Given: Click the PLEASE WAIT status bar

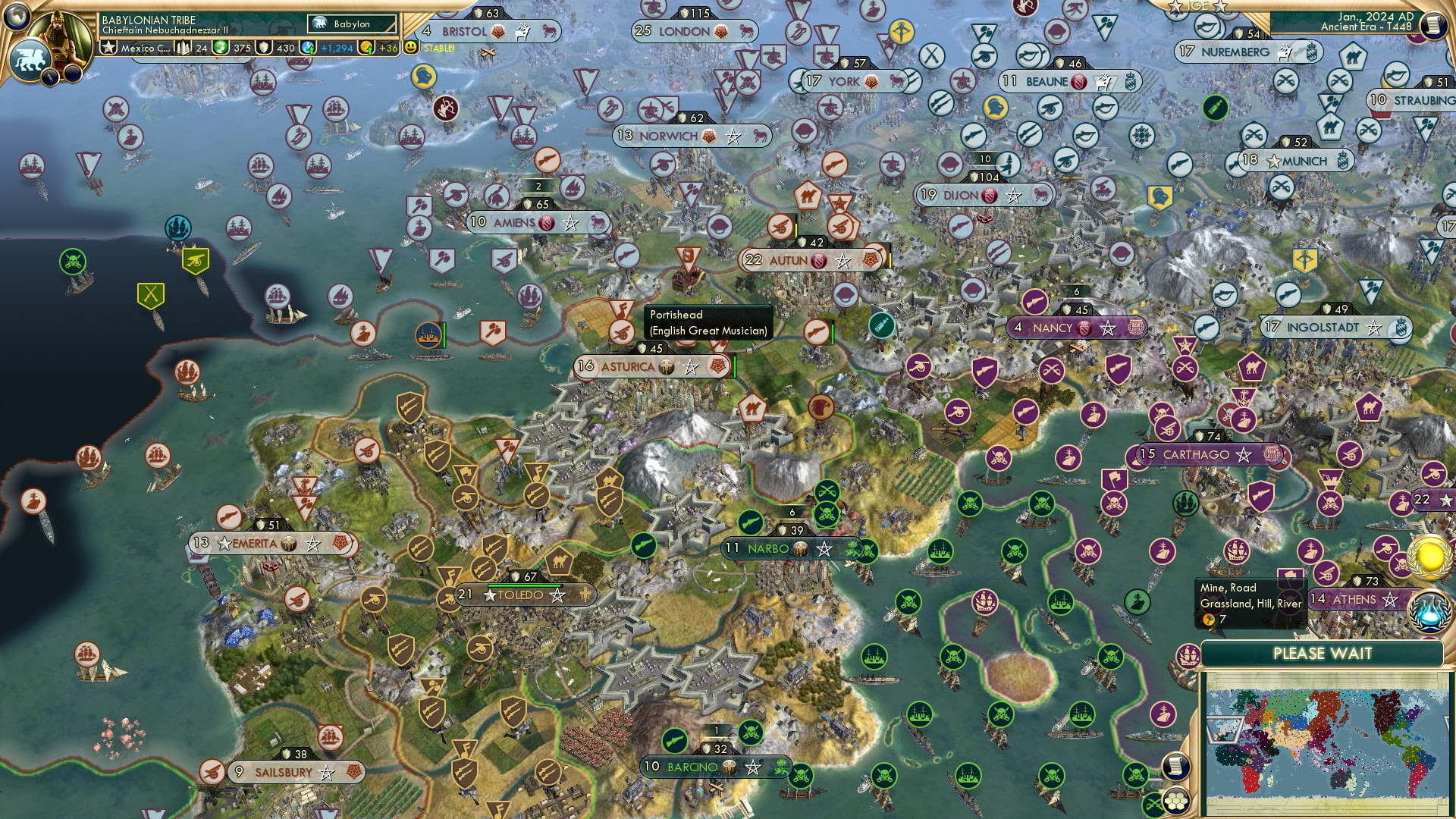Looking at the screenshot, I should pyautogui.click(x=1323, y=653).
